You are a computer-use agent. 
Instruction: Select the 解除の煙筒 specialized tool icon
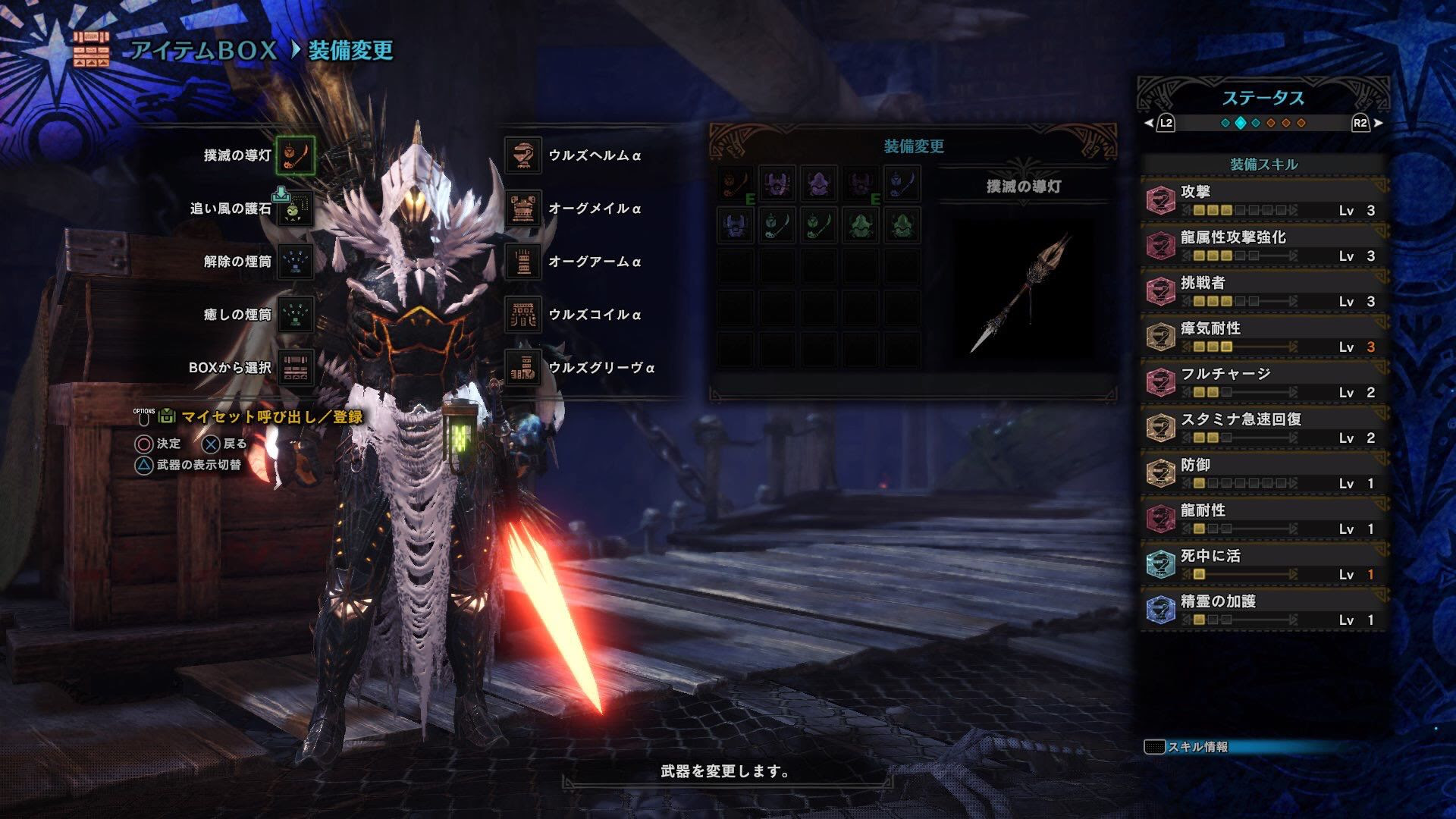294,259
